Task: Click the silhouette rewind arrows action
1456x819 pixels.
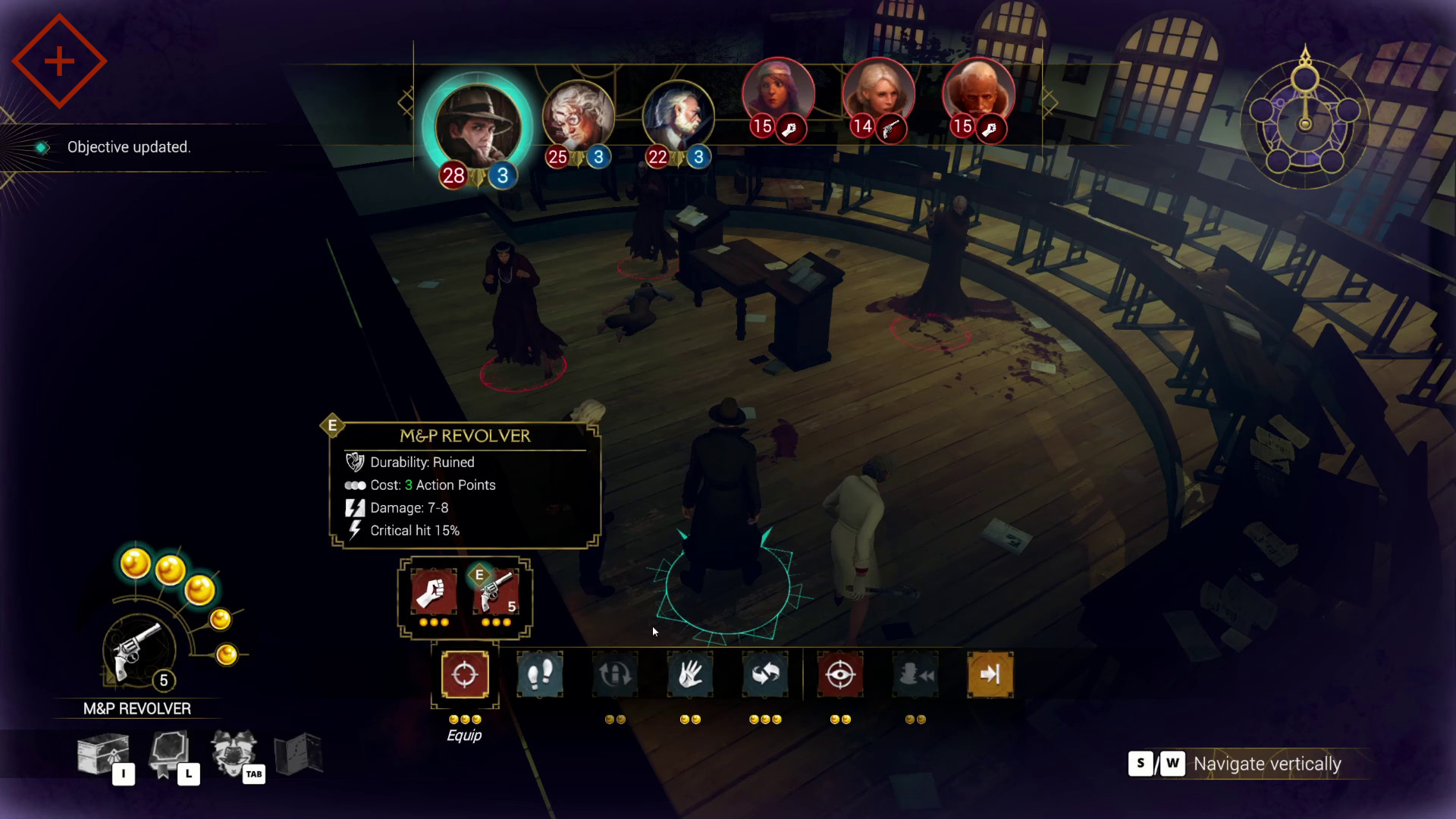Action: [x=915, y=674]
